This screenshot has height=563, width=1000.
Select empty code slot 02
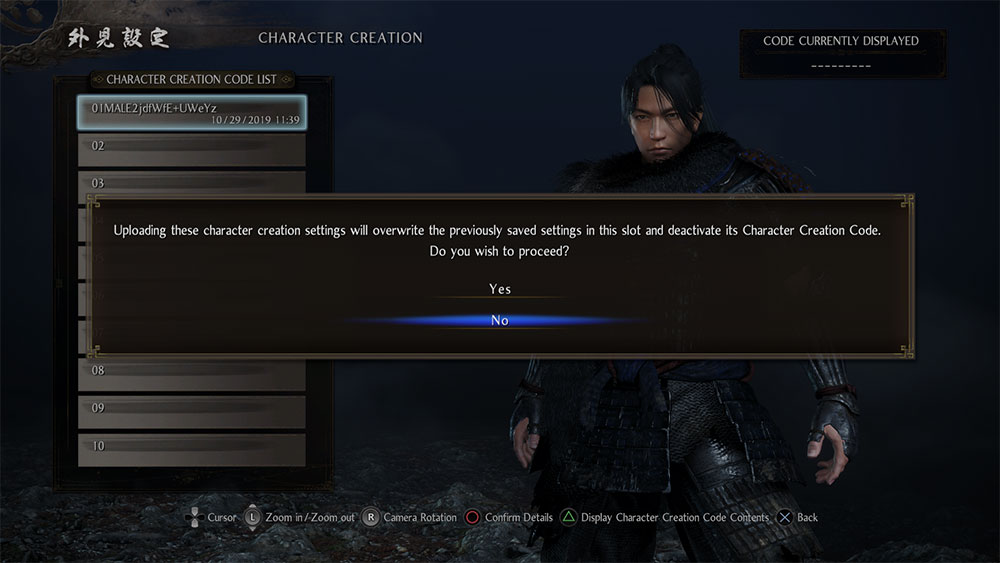point(191,149)
